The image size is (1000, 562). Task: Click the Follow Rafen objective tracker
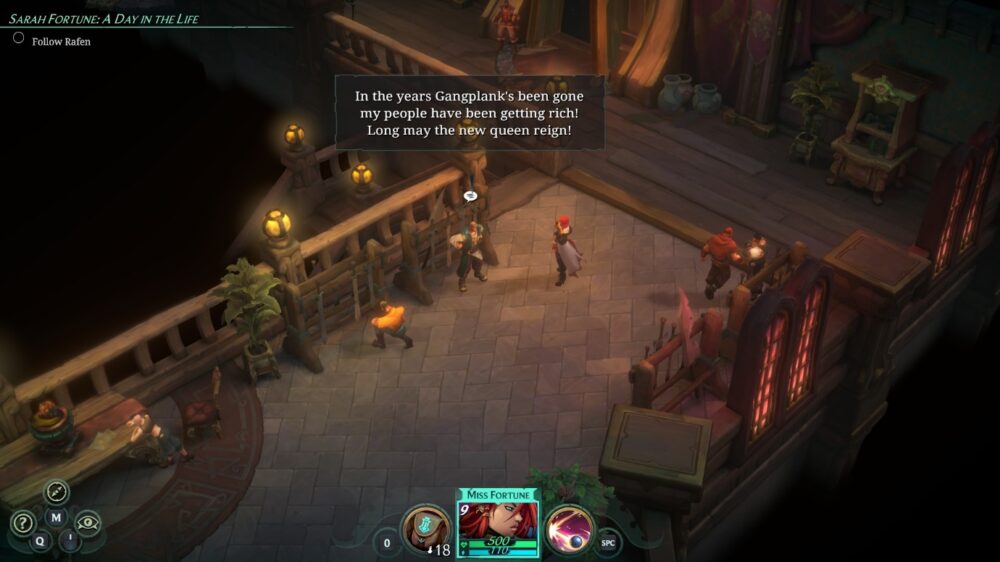point(60,41)
